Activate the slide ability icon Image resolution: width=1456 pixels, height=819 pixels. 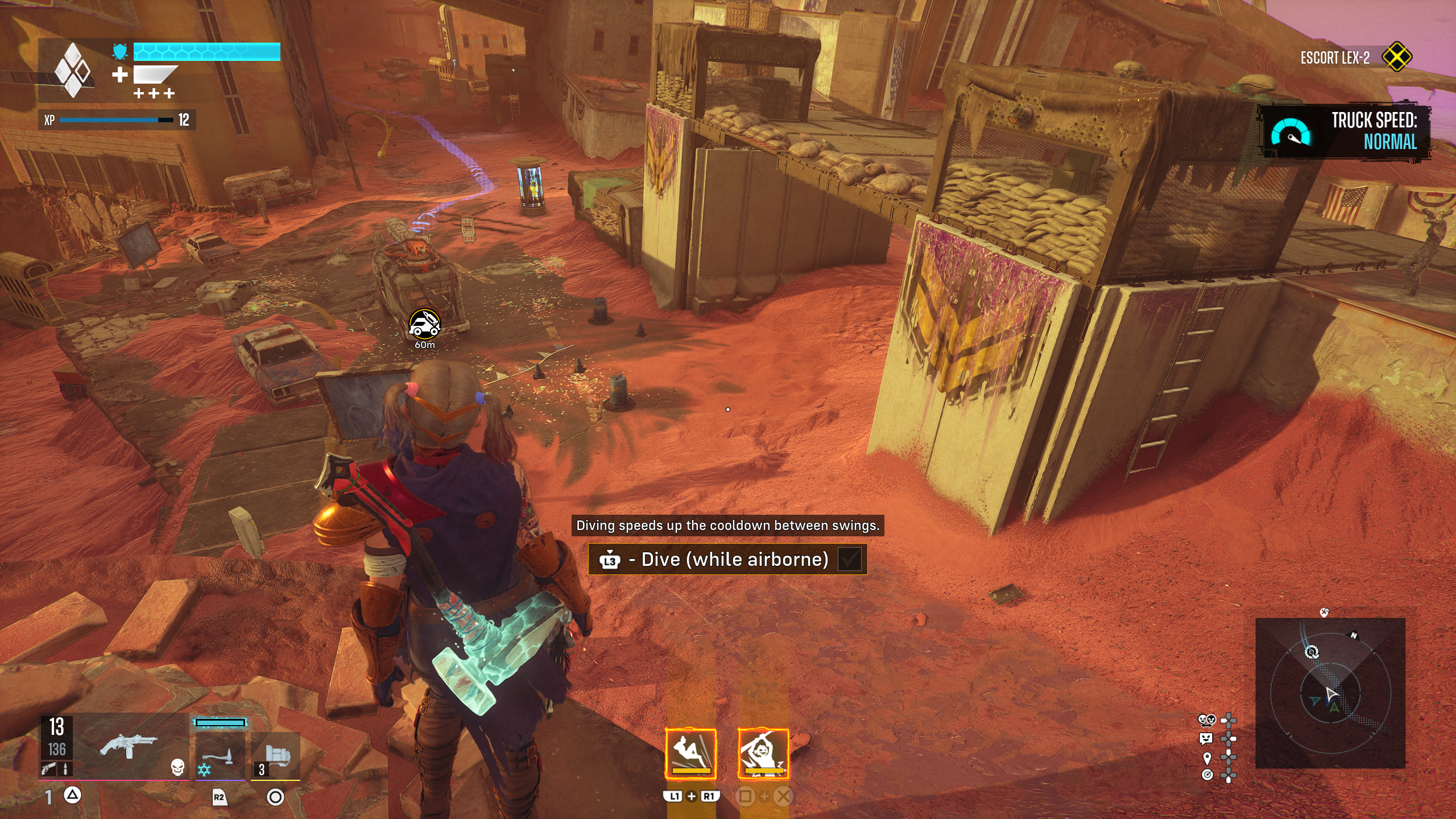pos(690,754)
